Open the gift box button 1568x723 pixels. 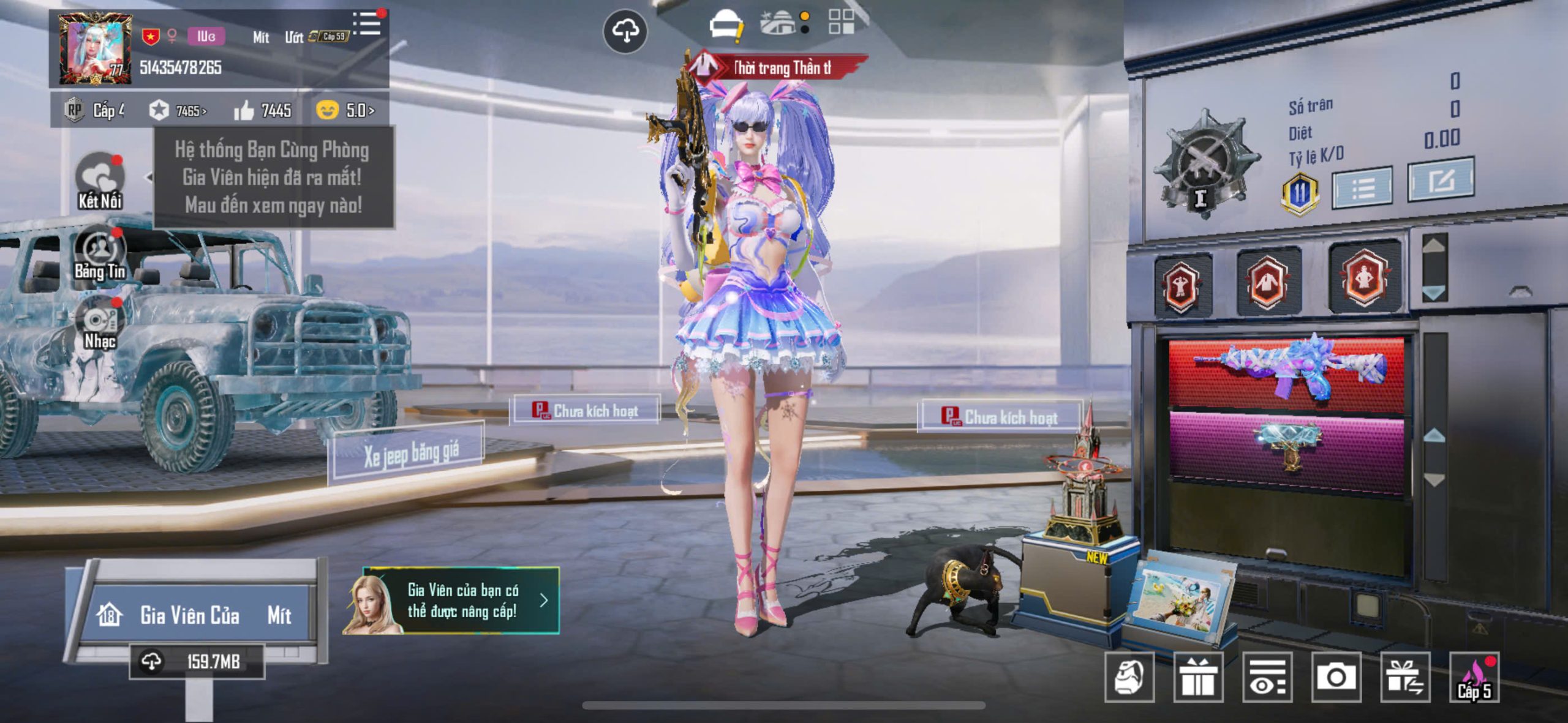pyautogui.click(x=1198, y=677)
